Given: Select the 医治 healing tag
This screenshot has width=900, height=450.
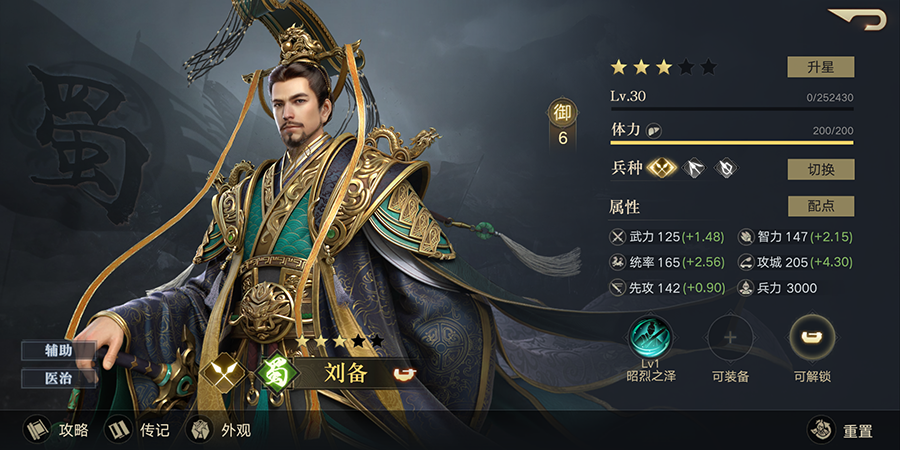Looking at the screenshot, I should 59,378.
